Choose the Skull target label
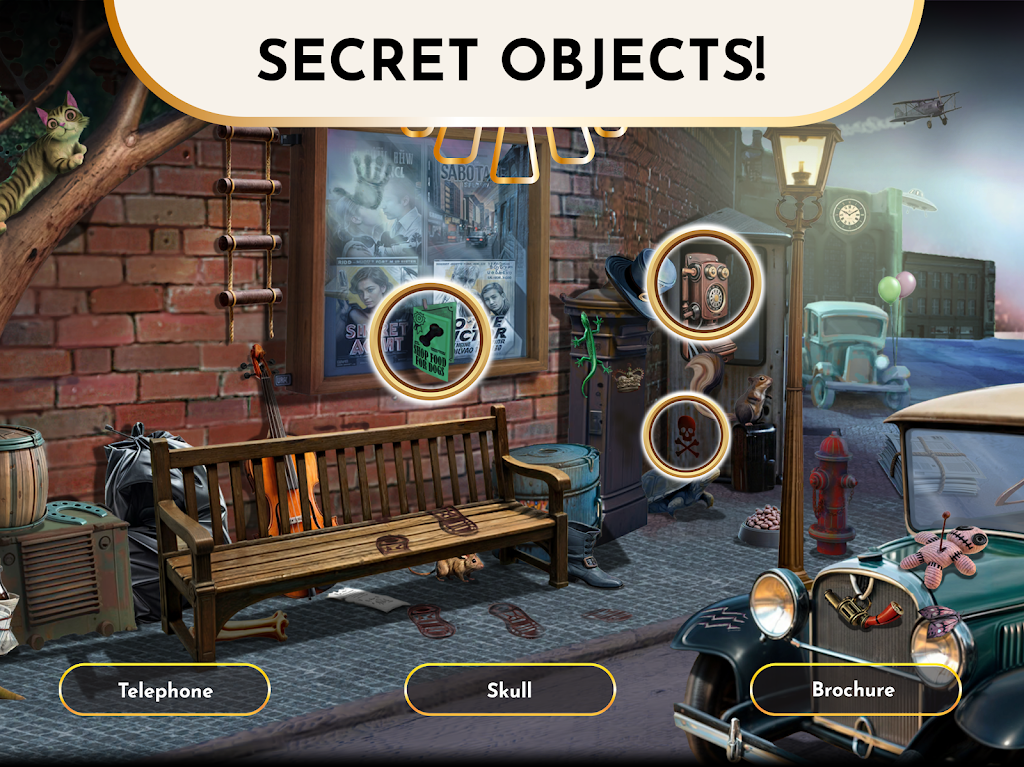Image resolution: width=1024 pixels, height=767 pixels. point(509,690)
